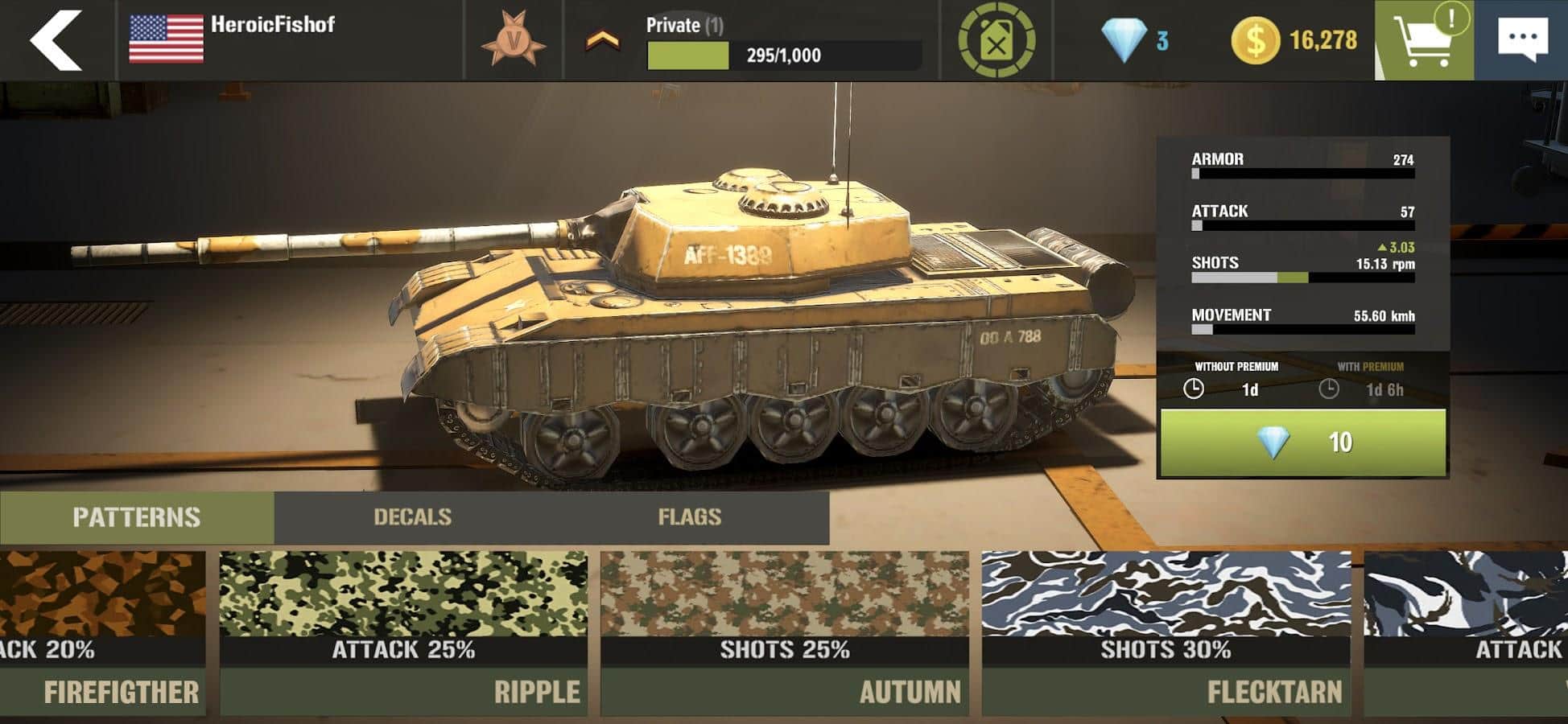
Task: Open the shopping cart store
Action: click(1424, 40)
